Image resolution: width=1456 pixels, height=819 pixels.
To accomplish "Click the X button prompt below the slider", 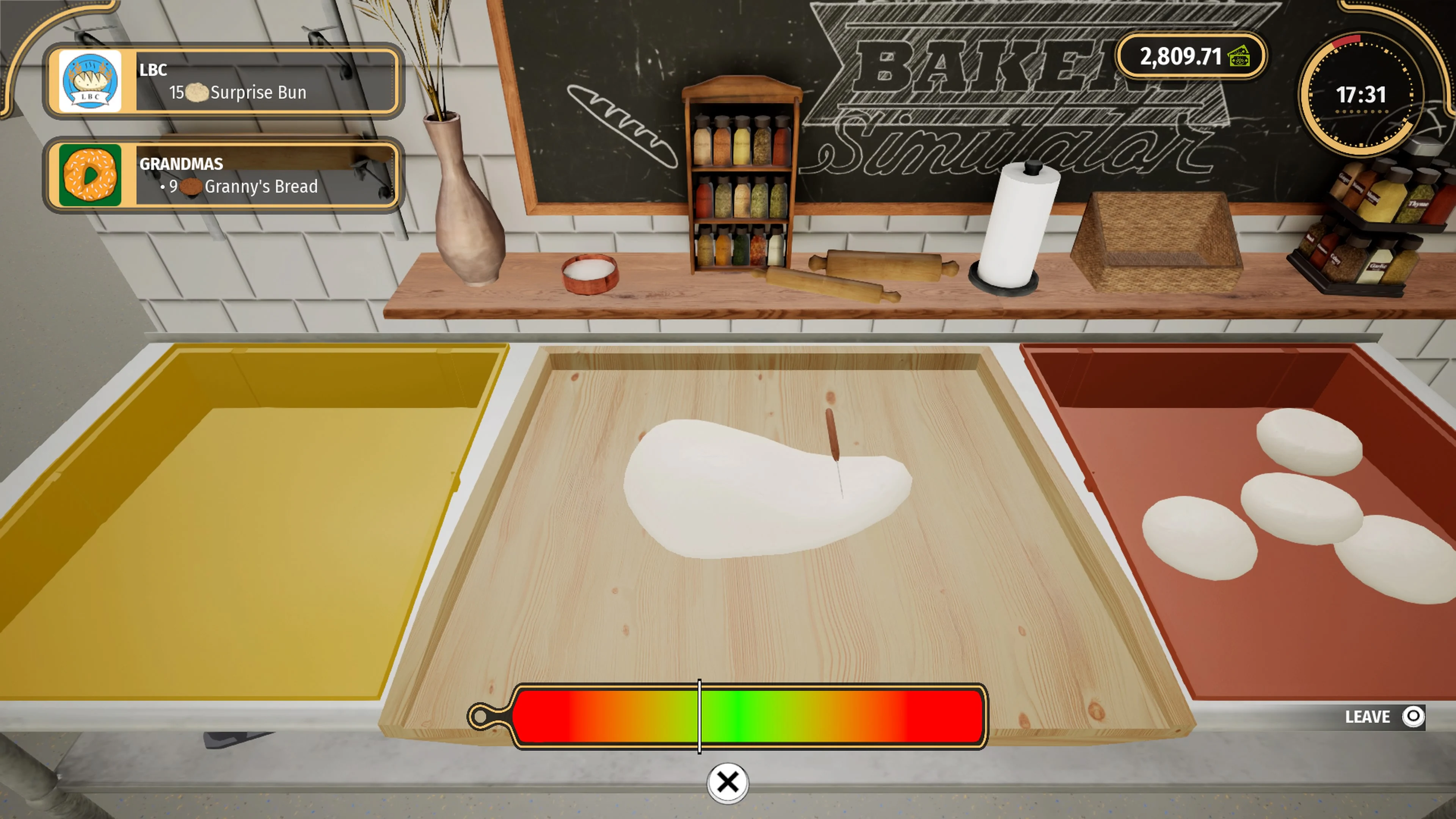I will pos(728,783).
